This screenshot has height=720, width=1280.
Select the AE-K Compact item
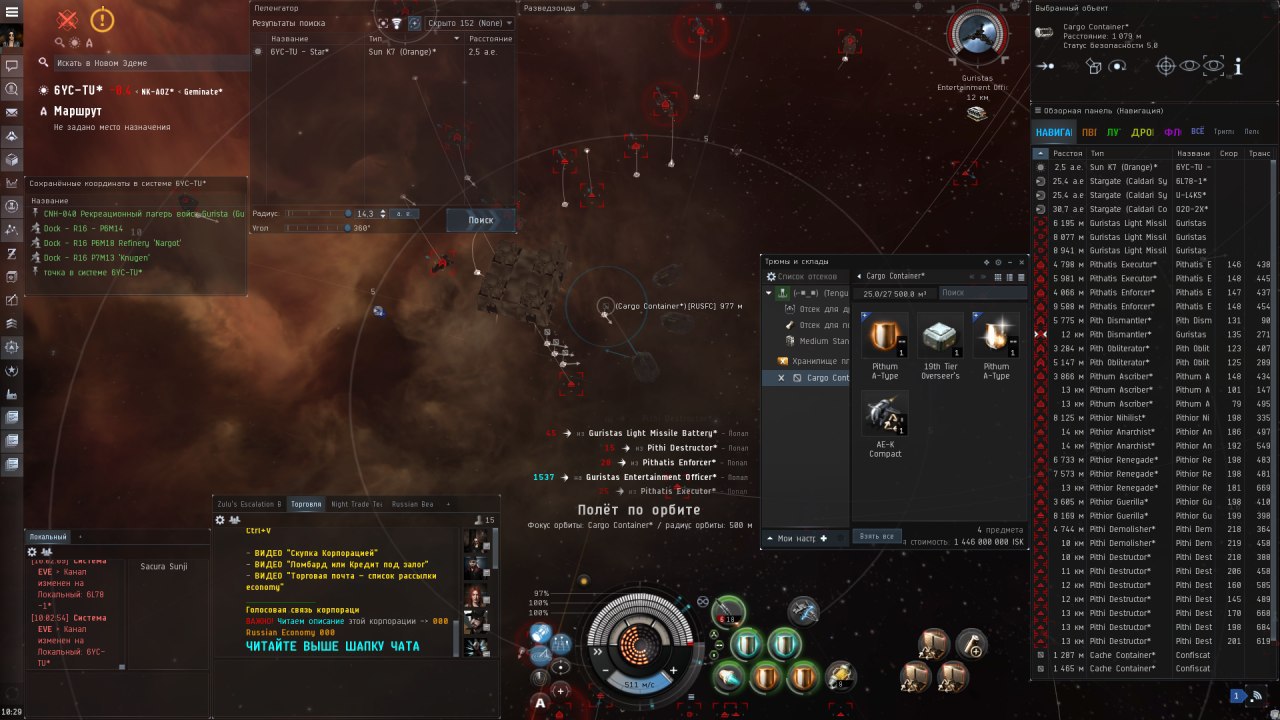pos(885,425)
